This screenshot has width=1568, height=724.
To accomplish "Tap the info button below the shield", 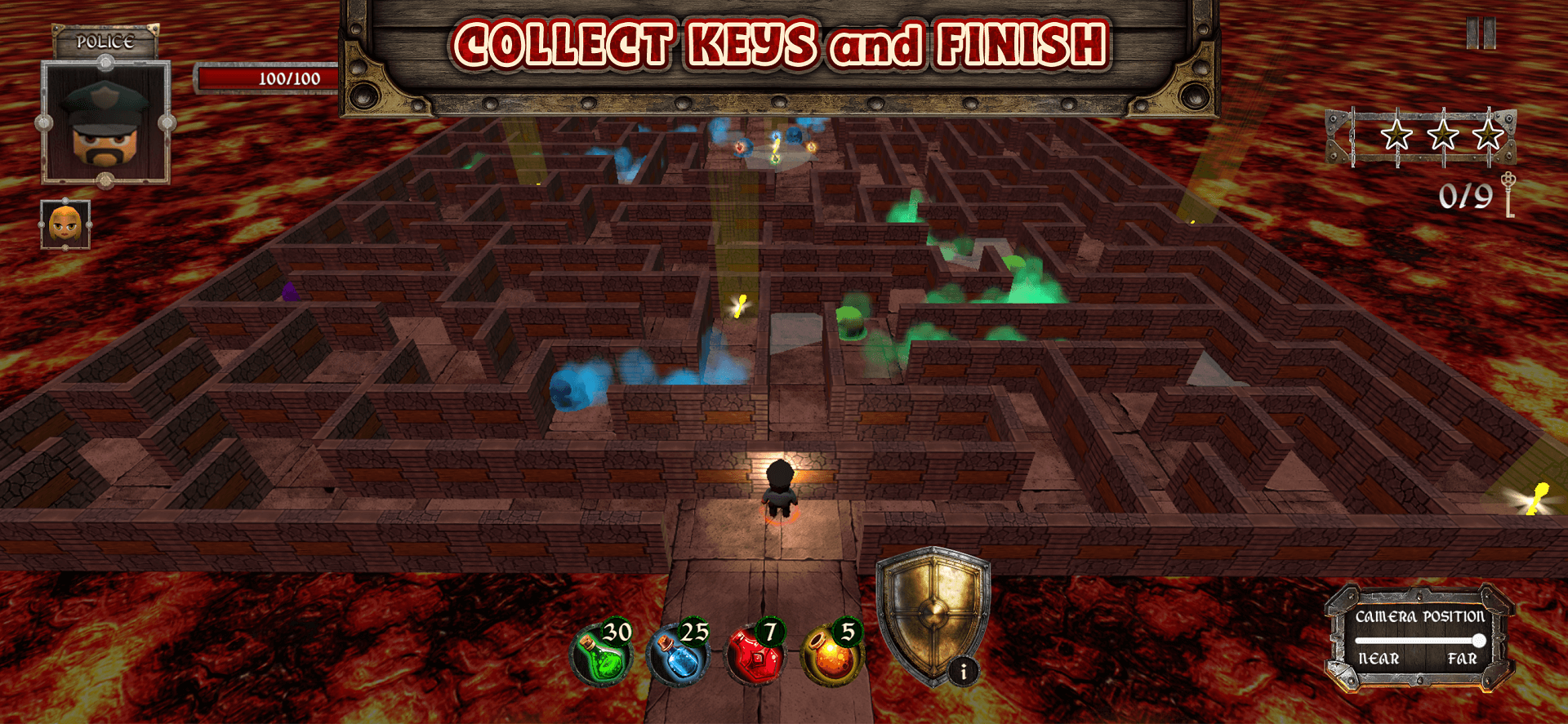I will 964,672.
